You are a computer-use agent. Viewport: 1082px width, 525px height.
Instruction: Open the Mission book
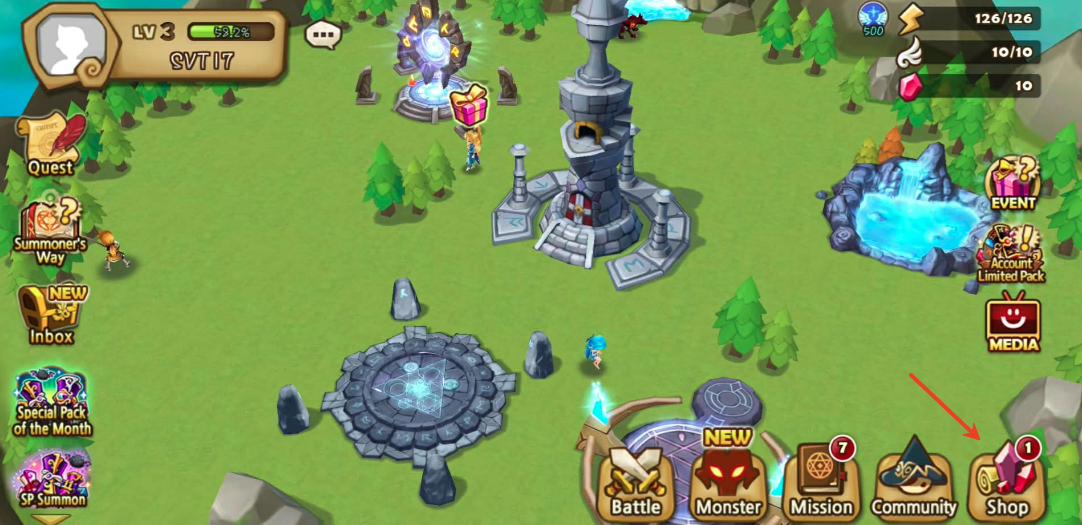820,482
